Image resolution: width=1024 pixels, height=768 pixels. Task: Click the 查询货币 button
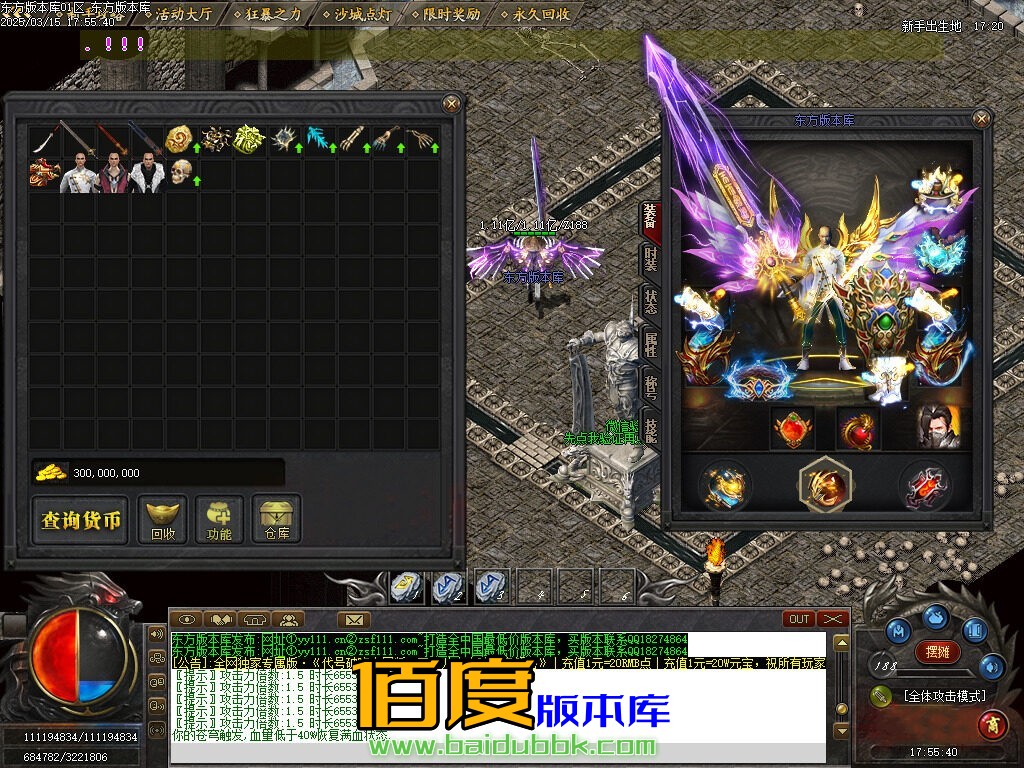pyautogui.click(x=81, y=520)
